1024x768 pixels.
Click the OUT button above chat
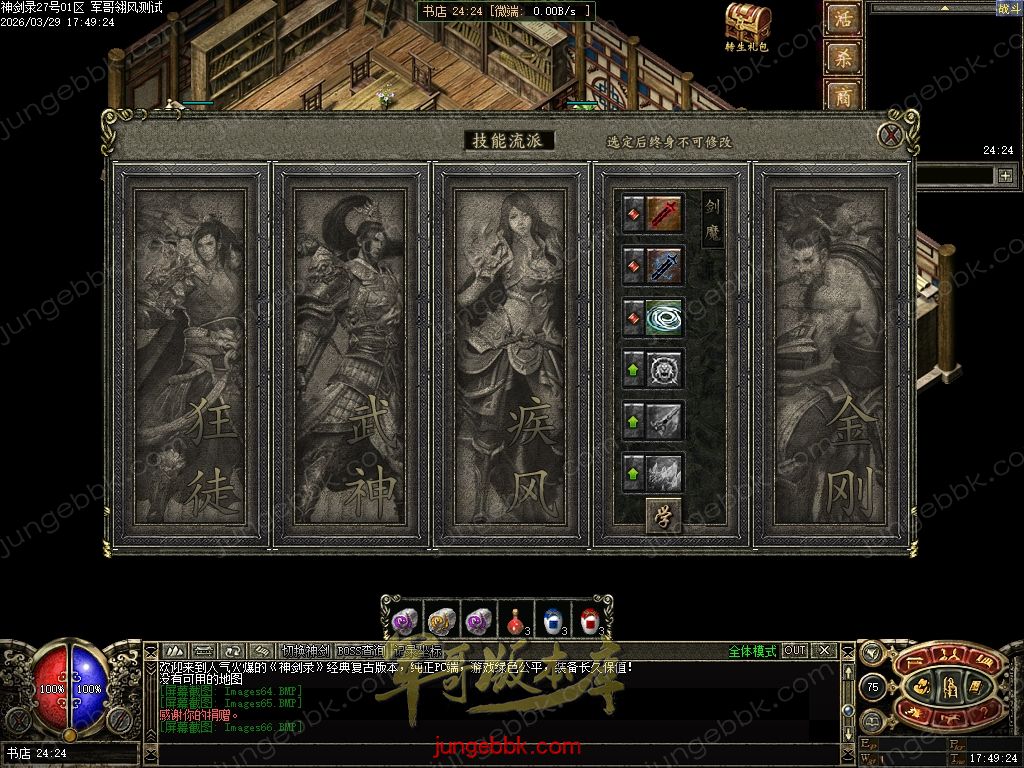(795, 651)
